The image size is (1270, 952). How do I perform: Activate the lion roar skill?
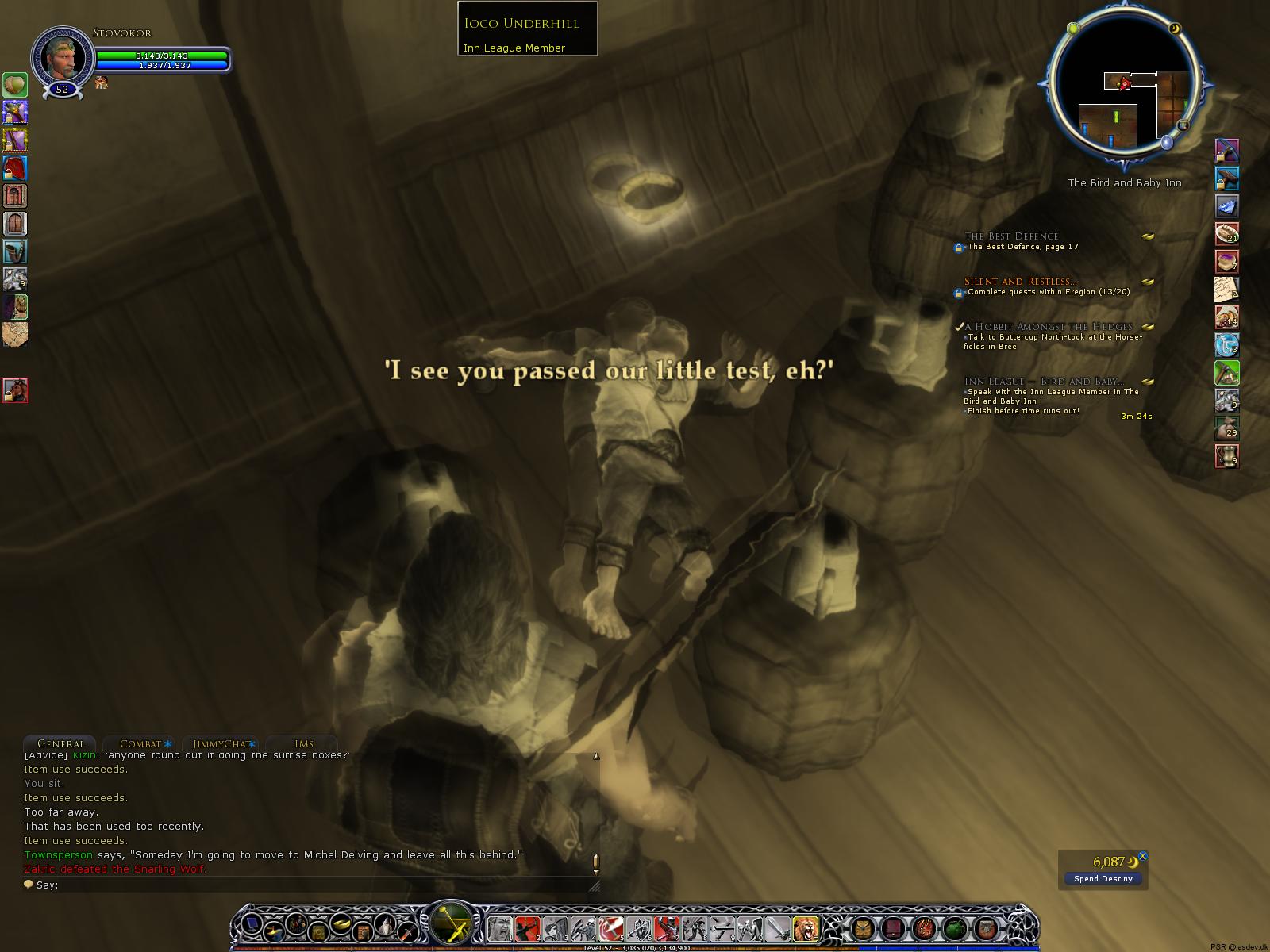806,927
